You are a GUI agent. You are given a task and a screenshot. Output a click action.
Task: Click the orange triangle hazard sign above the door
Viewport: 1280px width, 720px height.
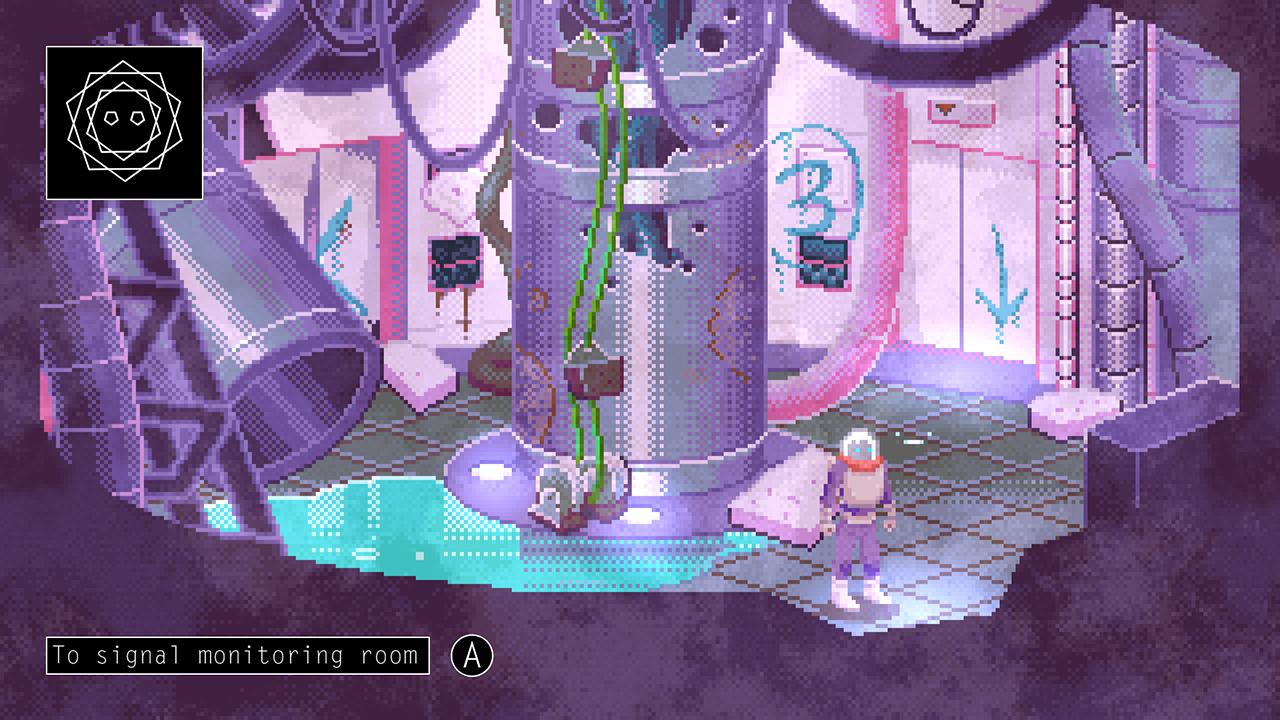947,108
